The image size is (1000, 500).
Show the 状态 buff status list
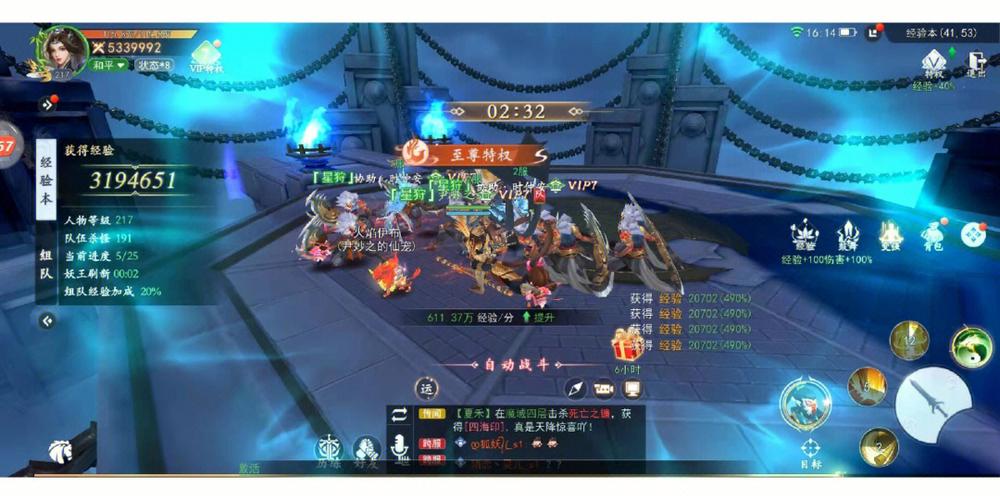point(155,65)
